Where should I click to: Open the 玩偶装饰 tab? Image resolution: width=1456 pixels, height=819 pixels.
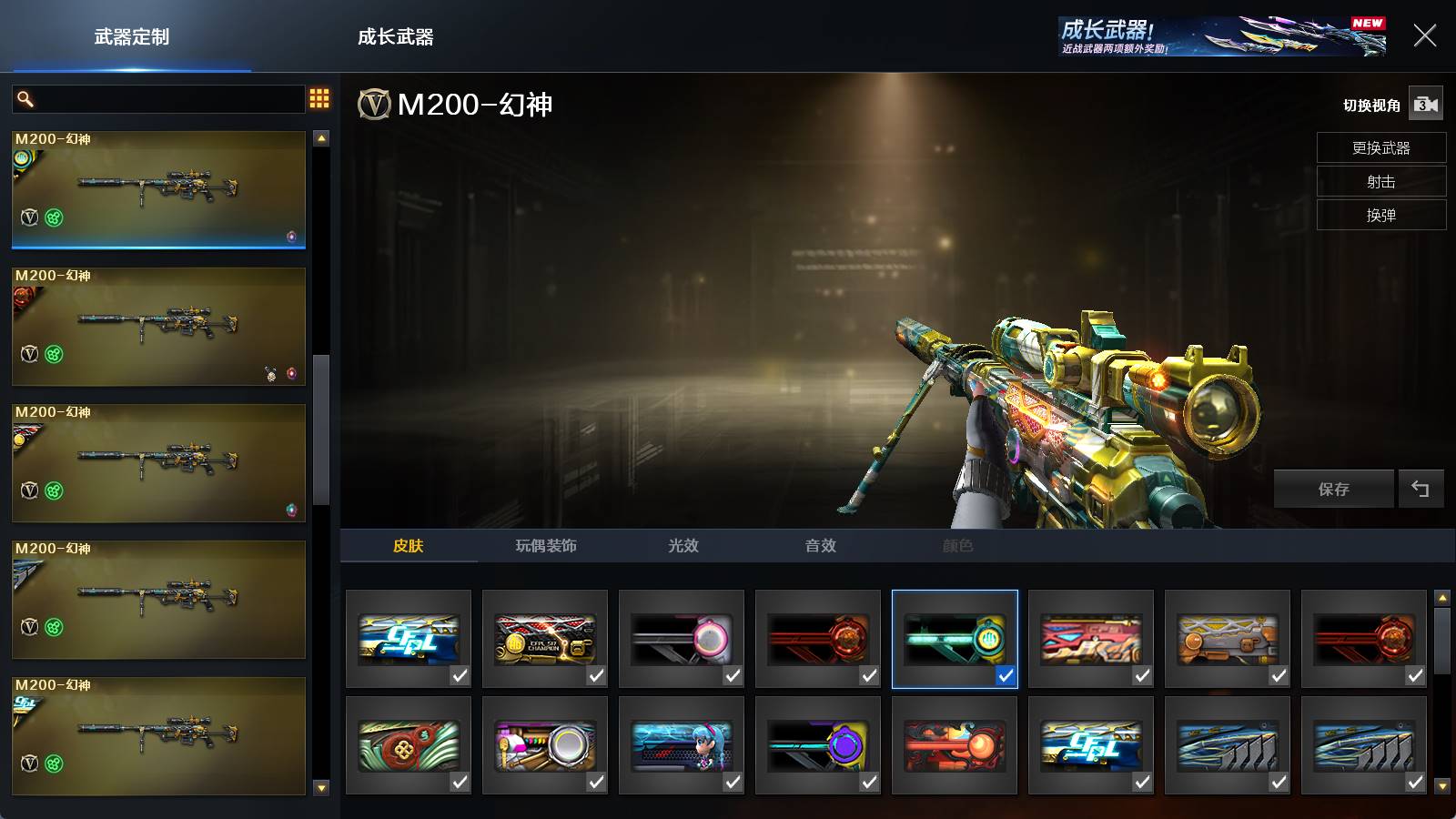(546, 545)
